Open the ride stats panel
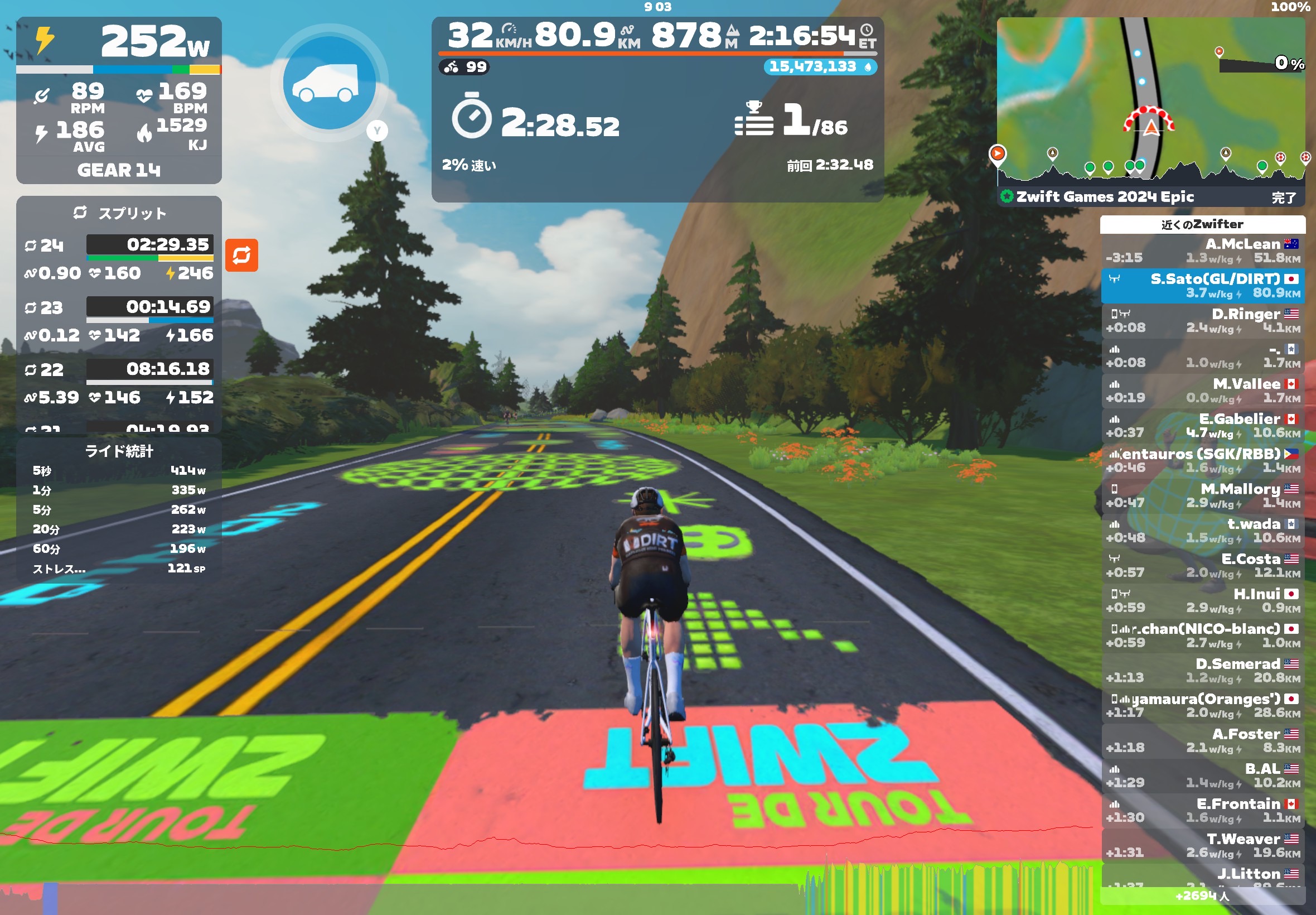Viewport: 1316px width, 915px height. (x=119, y=511)
